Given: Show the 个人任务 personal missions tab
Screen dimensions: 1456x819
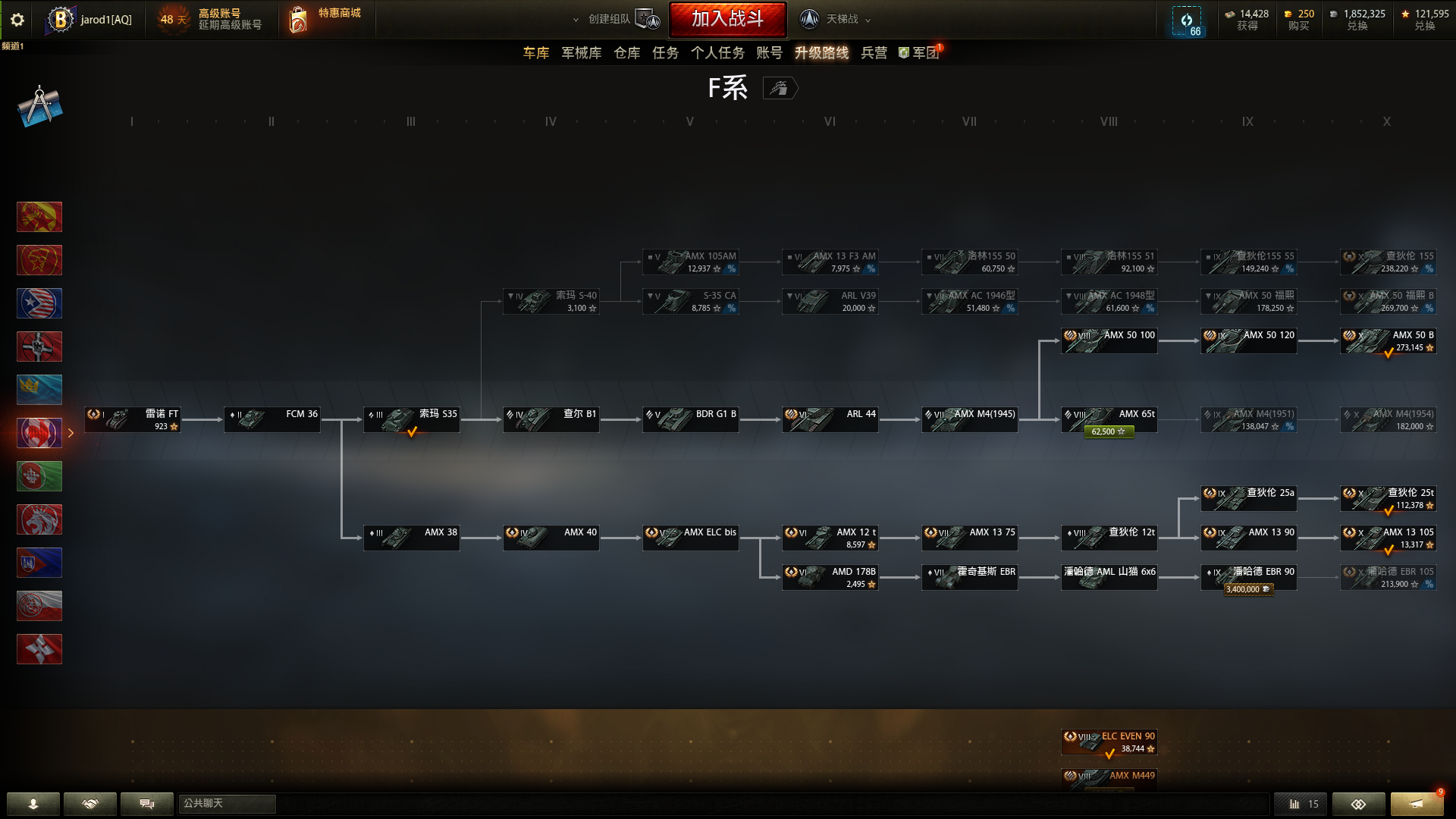Looking at the screenshot, I should [717, 53].
